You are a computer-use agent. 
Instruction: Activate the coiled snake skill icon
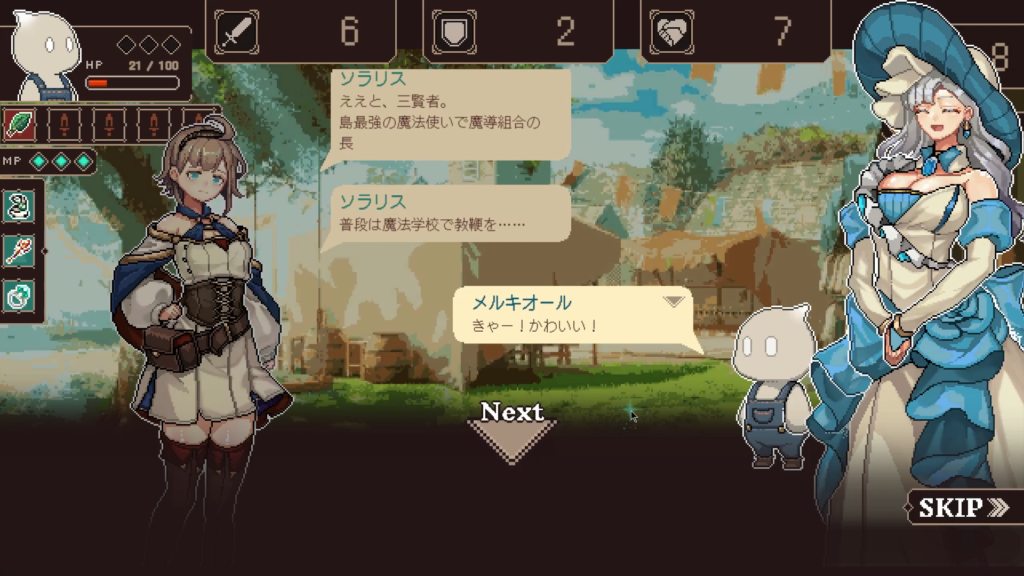20,206
